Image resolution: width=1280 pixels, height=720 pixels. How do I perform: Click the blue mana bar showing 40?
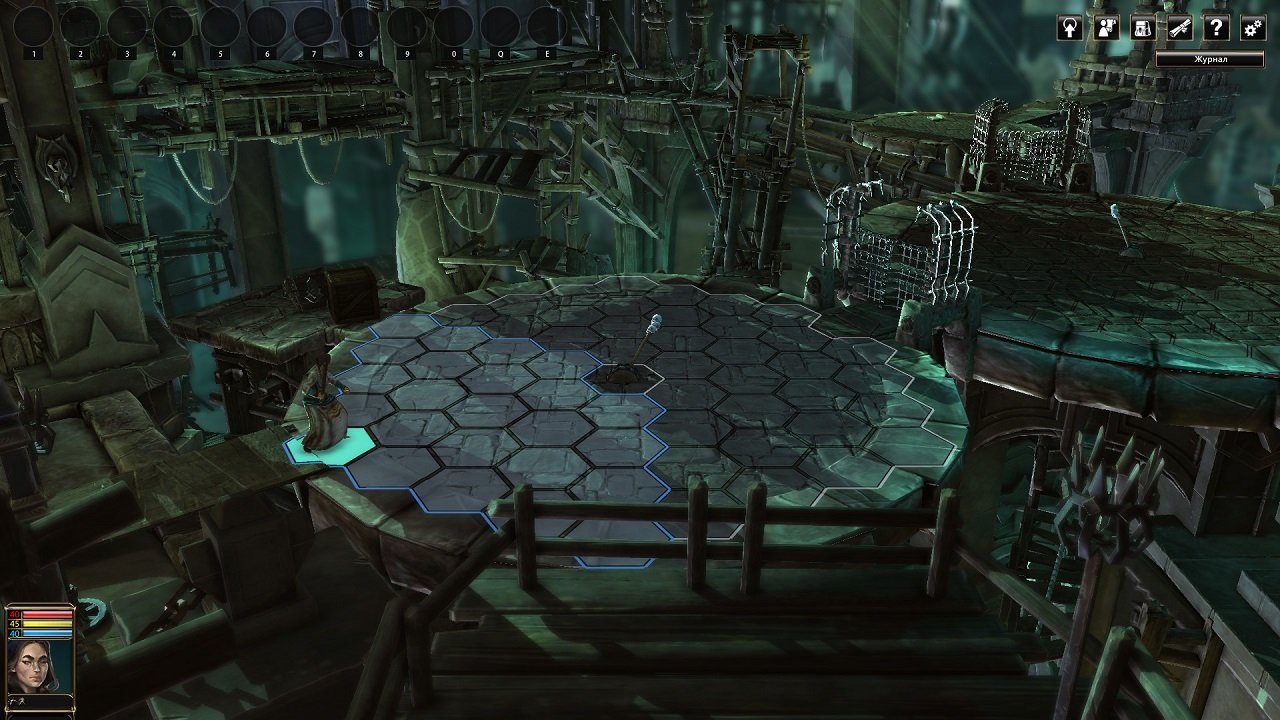(45, 633)
